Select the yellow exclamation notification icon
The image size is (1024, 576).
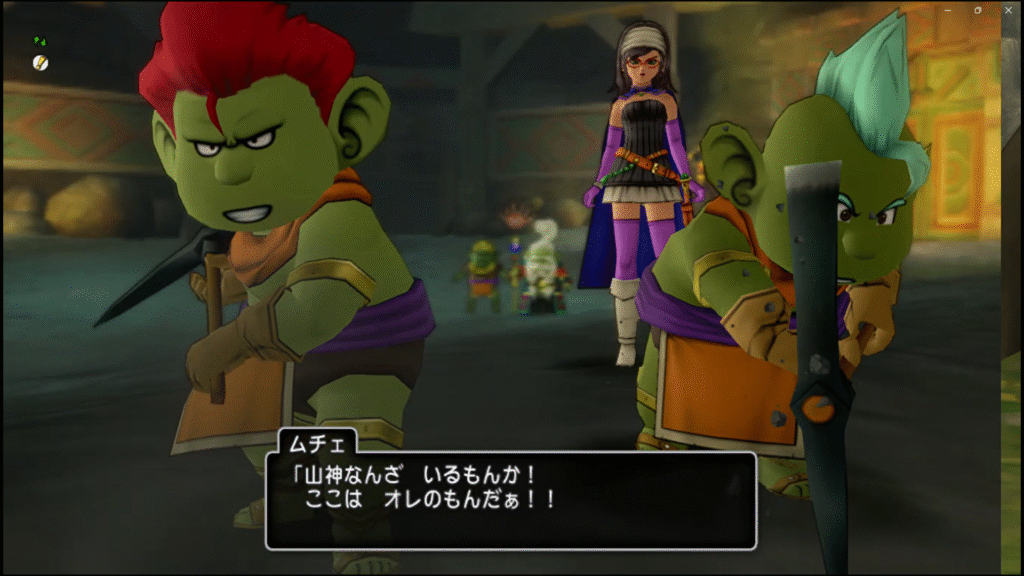[x=39, y=62]
